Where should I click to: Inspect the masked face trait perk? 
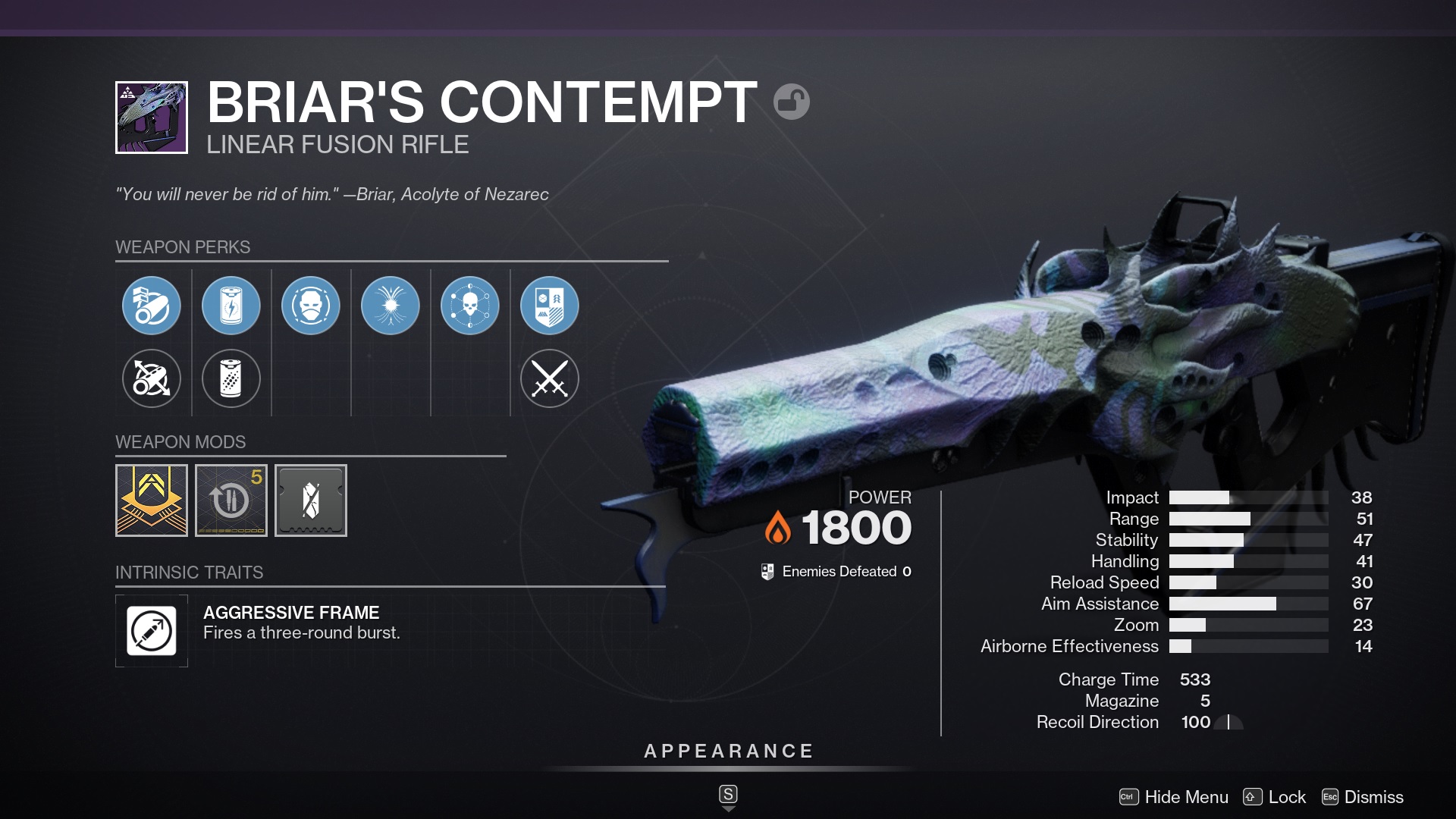[311, 306]
